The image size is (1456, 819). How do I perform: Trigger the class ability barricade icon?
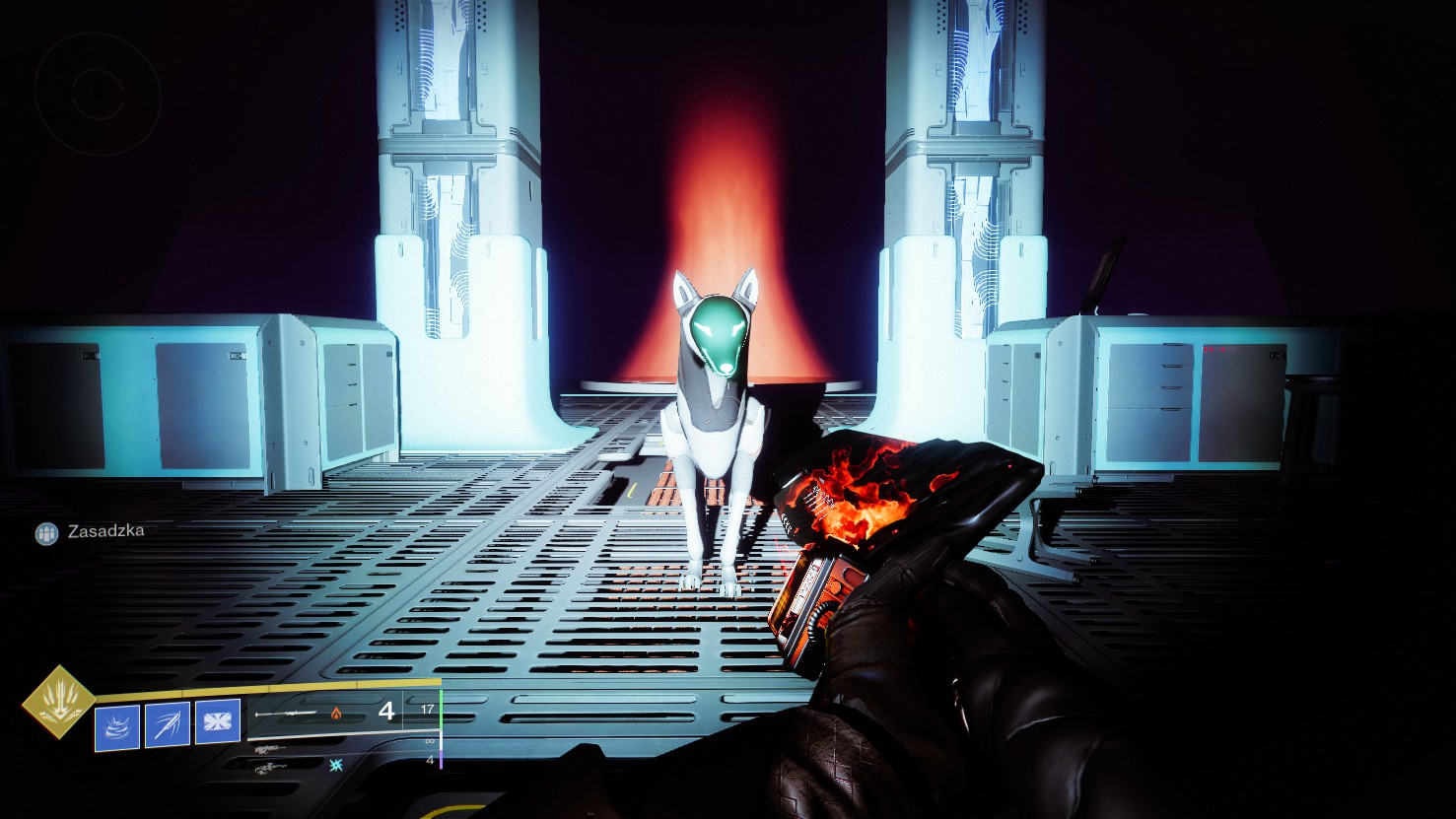pos(218,722)
